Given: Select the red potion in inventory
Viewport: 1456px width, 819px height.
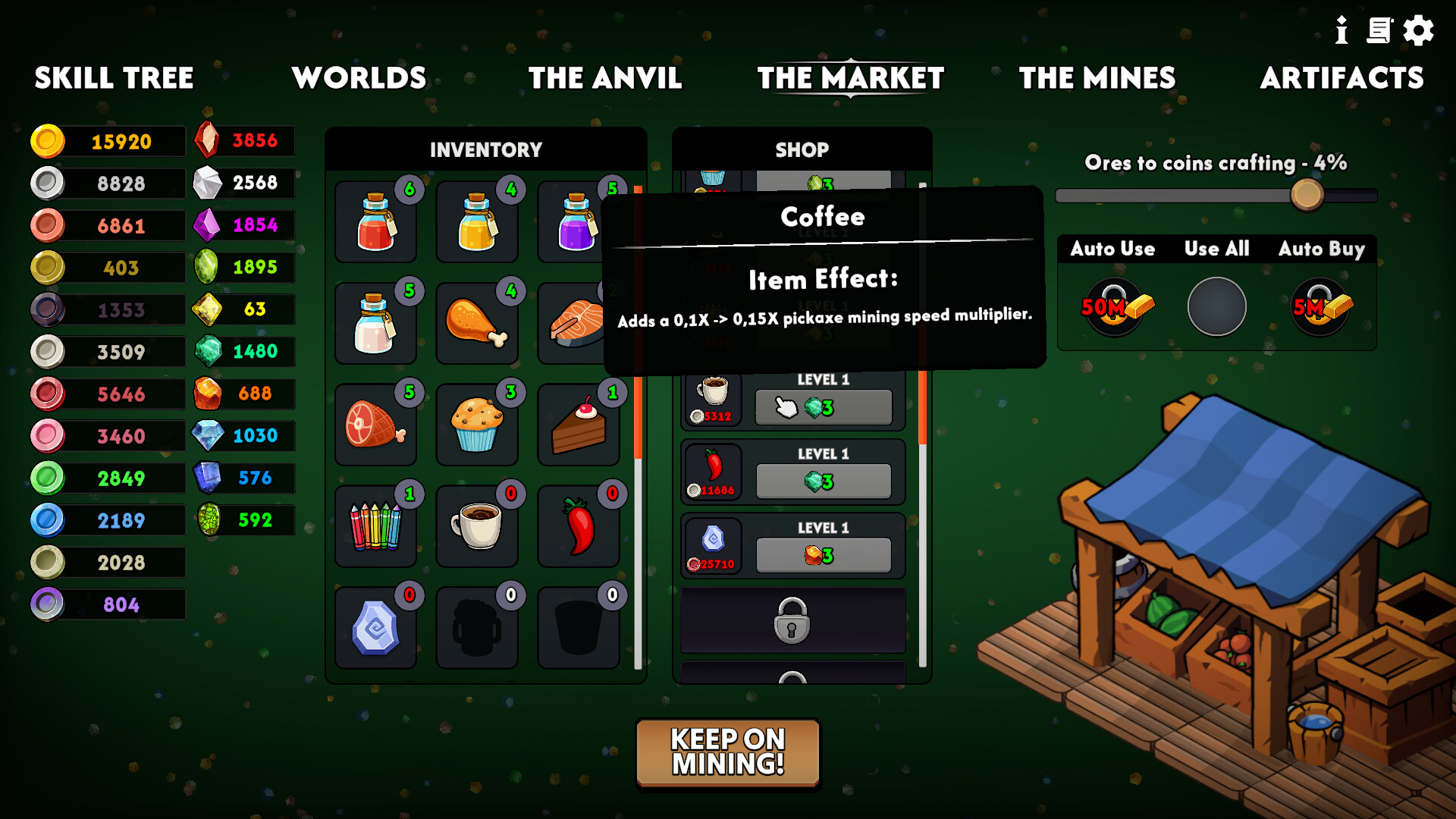Looking at the screenshot, I should point(375,221).
